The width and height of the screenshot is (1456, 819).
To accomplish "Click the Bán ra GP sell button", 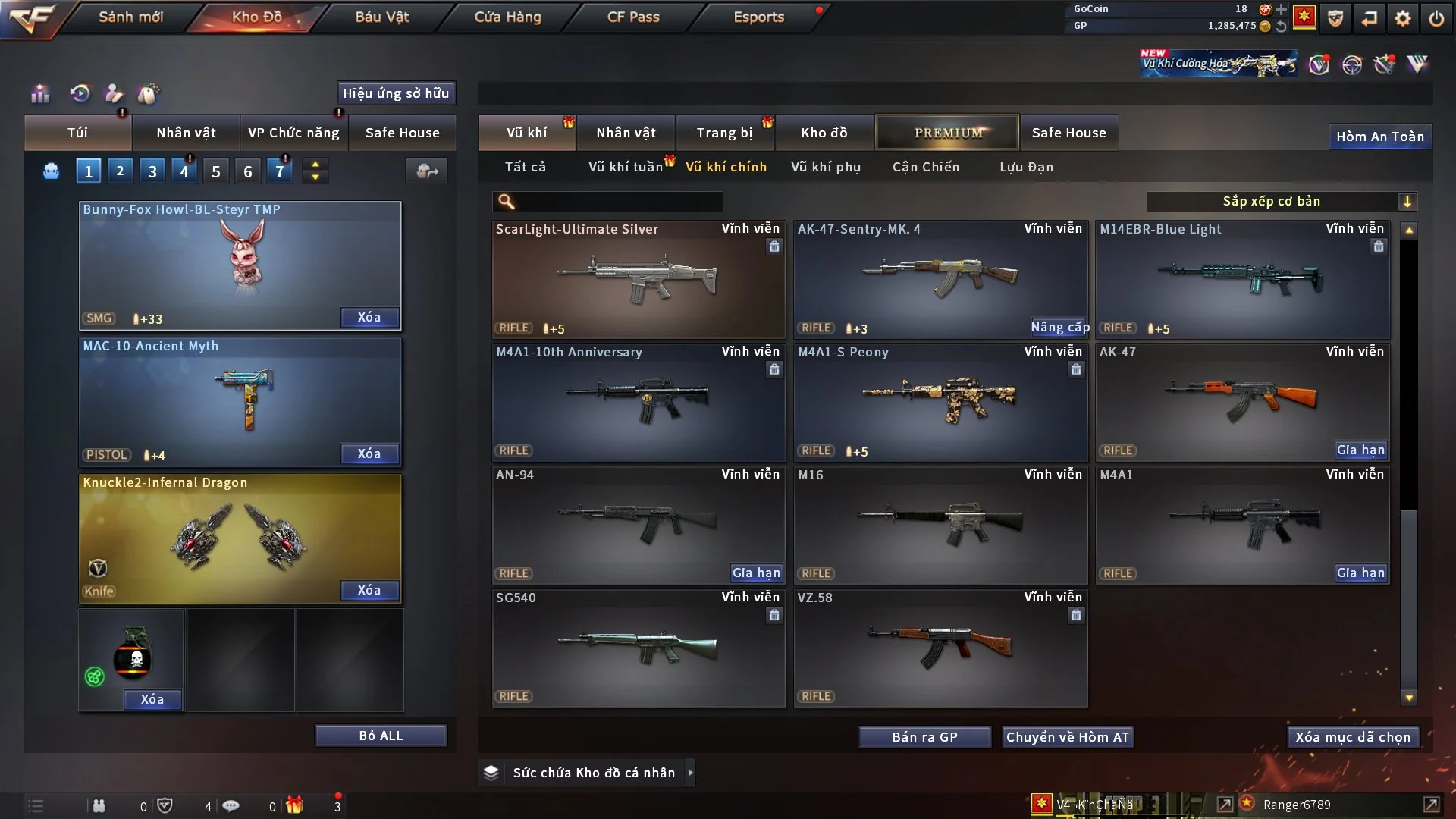I will pos(924,737).
